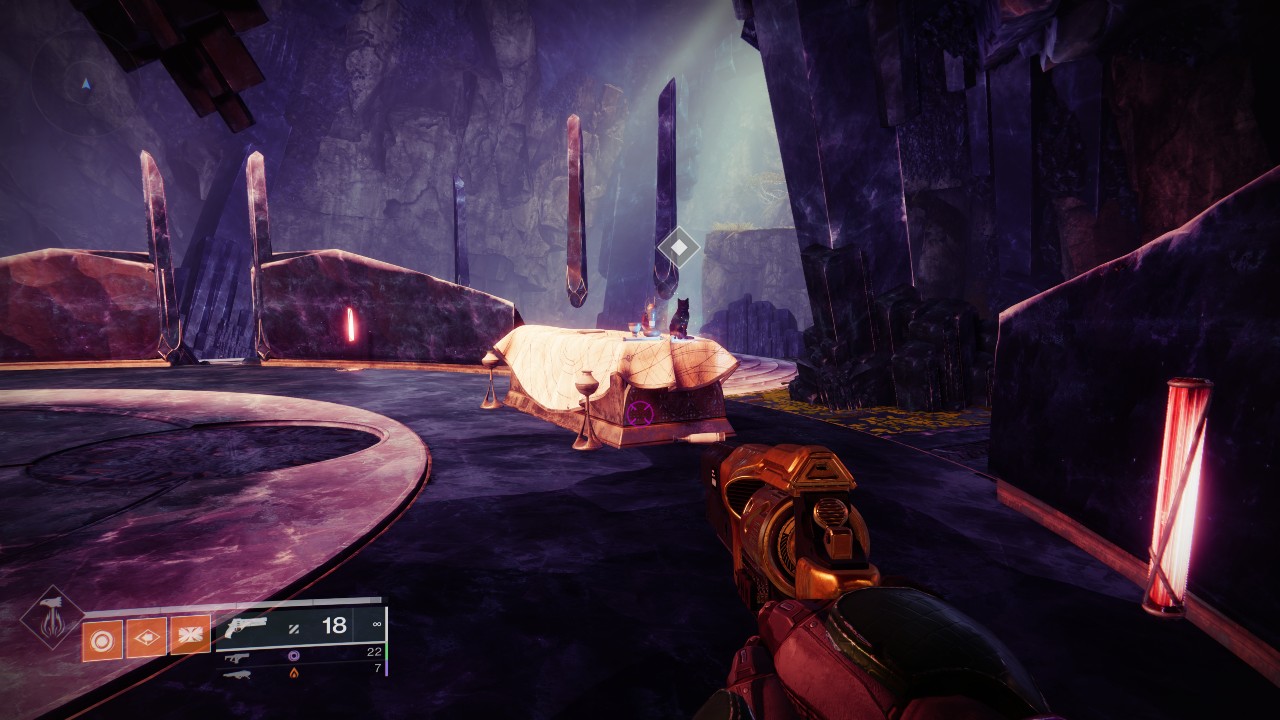The width and height of the screenshot is (1280, 720).
Task: Click the diamond objective waypoint marker
Action: pyautogui.click(x=678, y=246)
